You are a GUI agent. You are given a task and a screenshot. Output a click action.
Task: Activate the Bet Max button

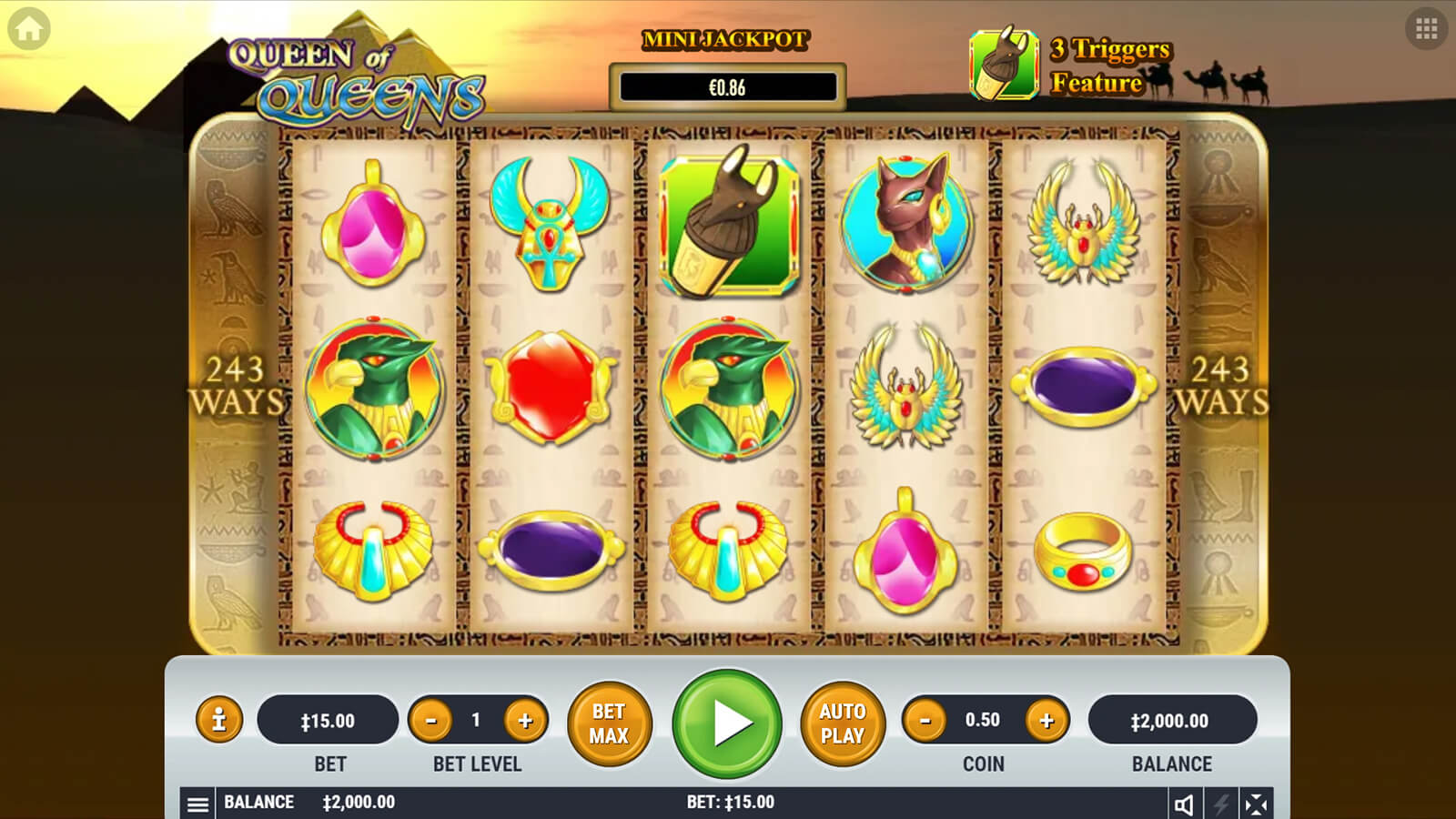coord(609,723)
